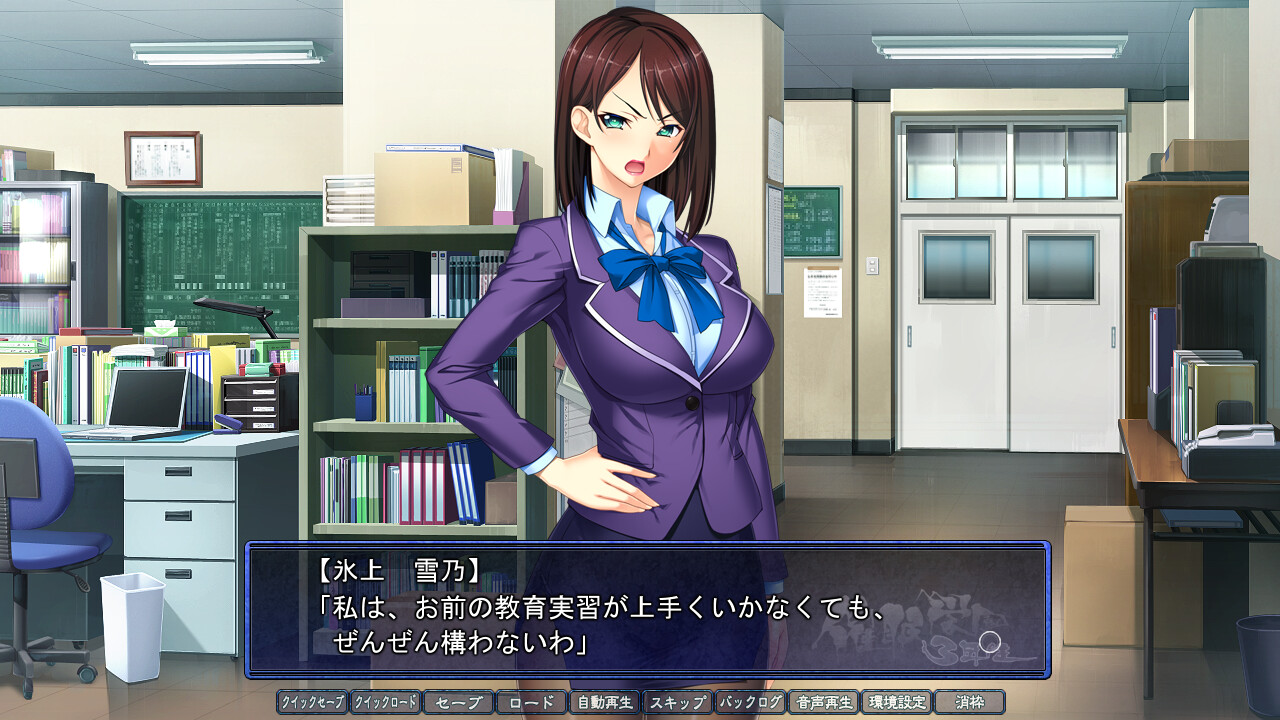
Task: Advance the dialogue text box
Action: click(647, 610)
